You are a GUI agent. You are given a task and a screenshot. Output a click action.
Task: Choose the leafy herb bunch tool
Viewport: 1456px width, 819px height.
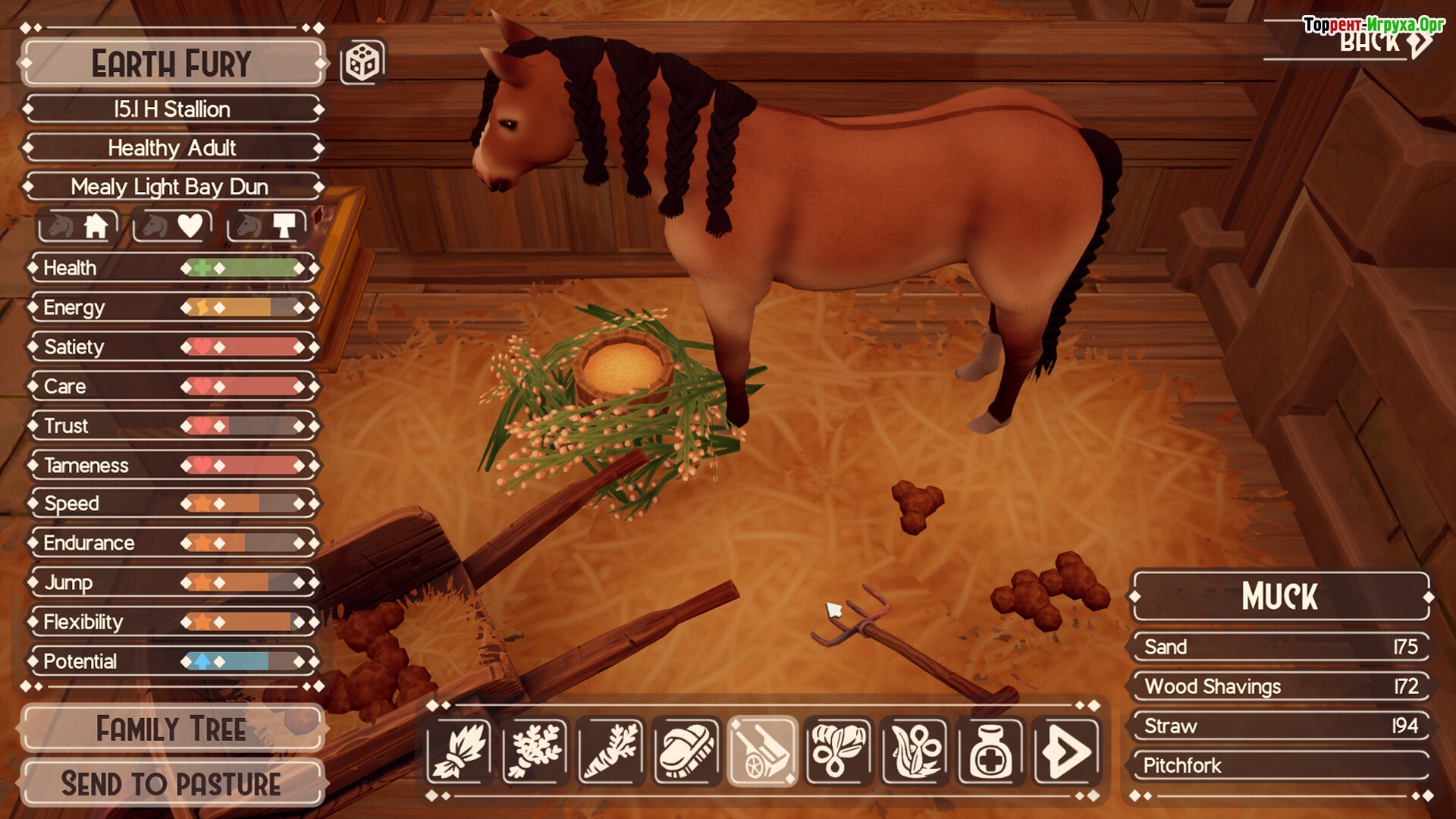click(x=535, y=752)
